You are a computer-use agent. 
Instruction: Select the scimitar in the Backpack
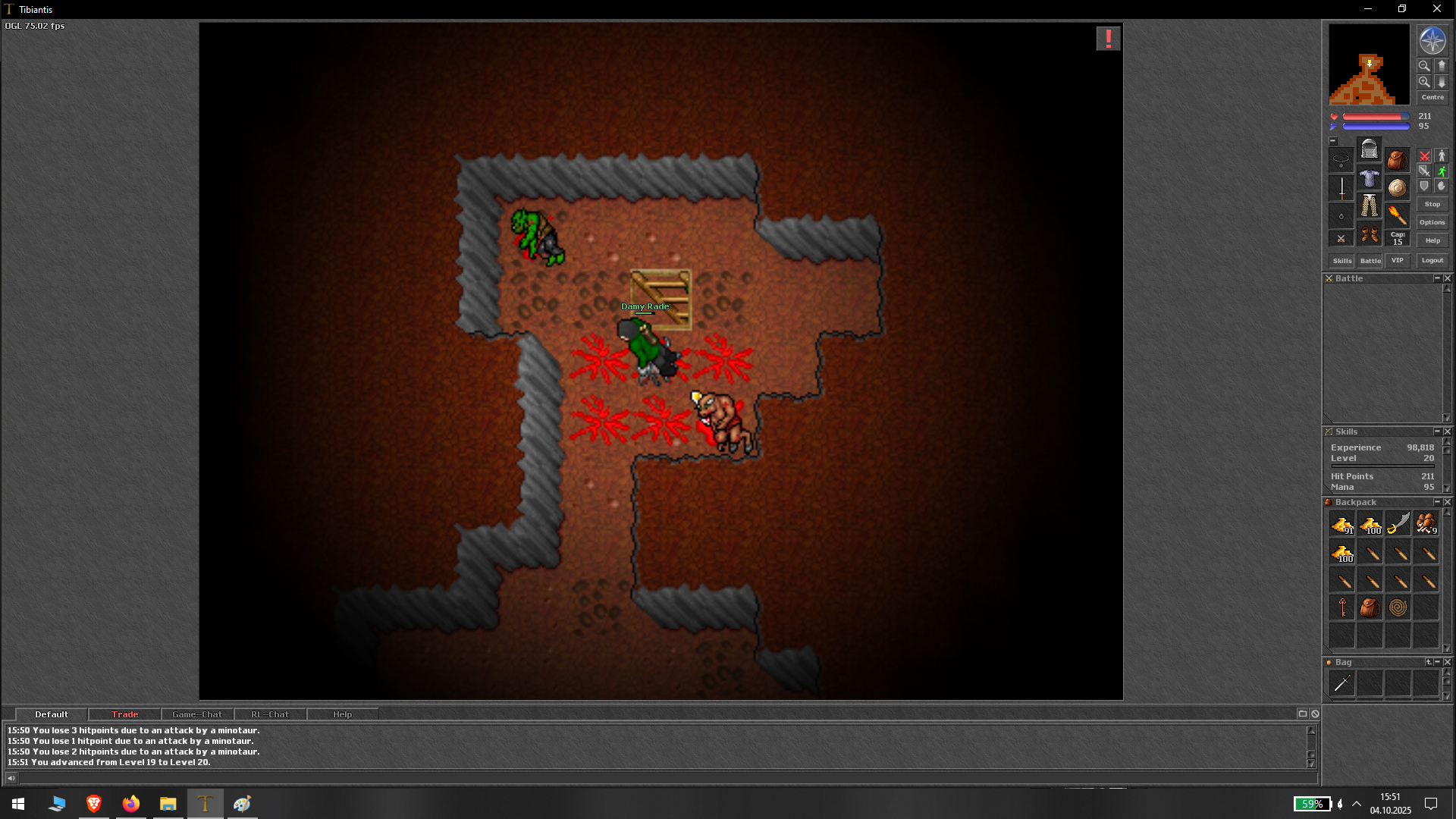point(1398,524)
